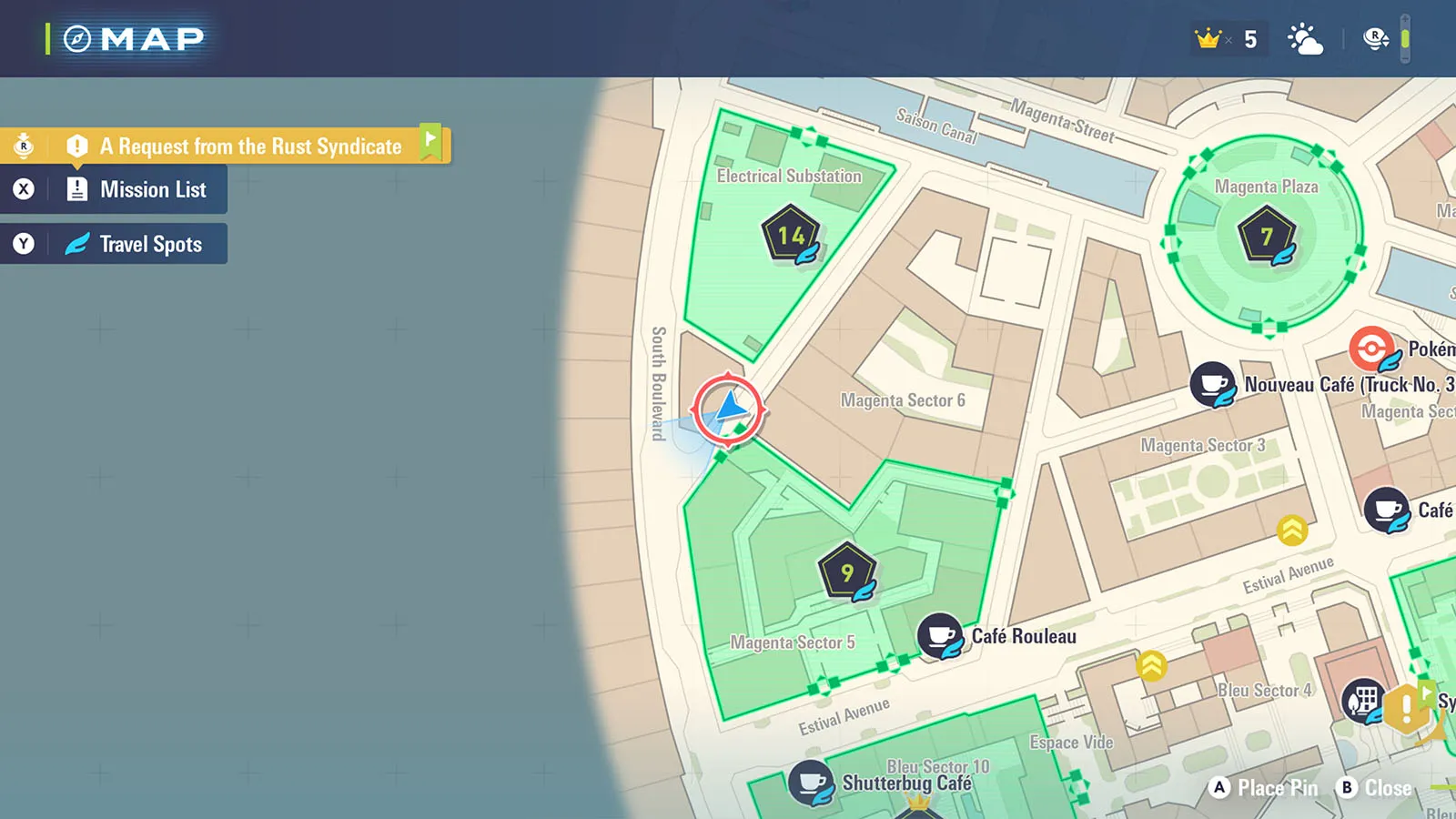Click the building icon beside the mission marker
Image resolution: width=1456 pixels, height=819 pixels.
coord(1362,700)
